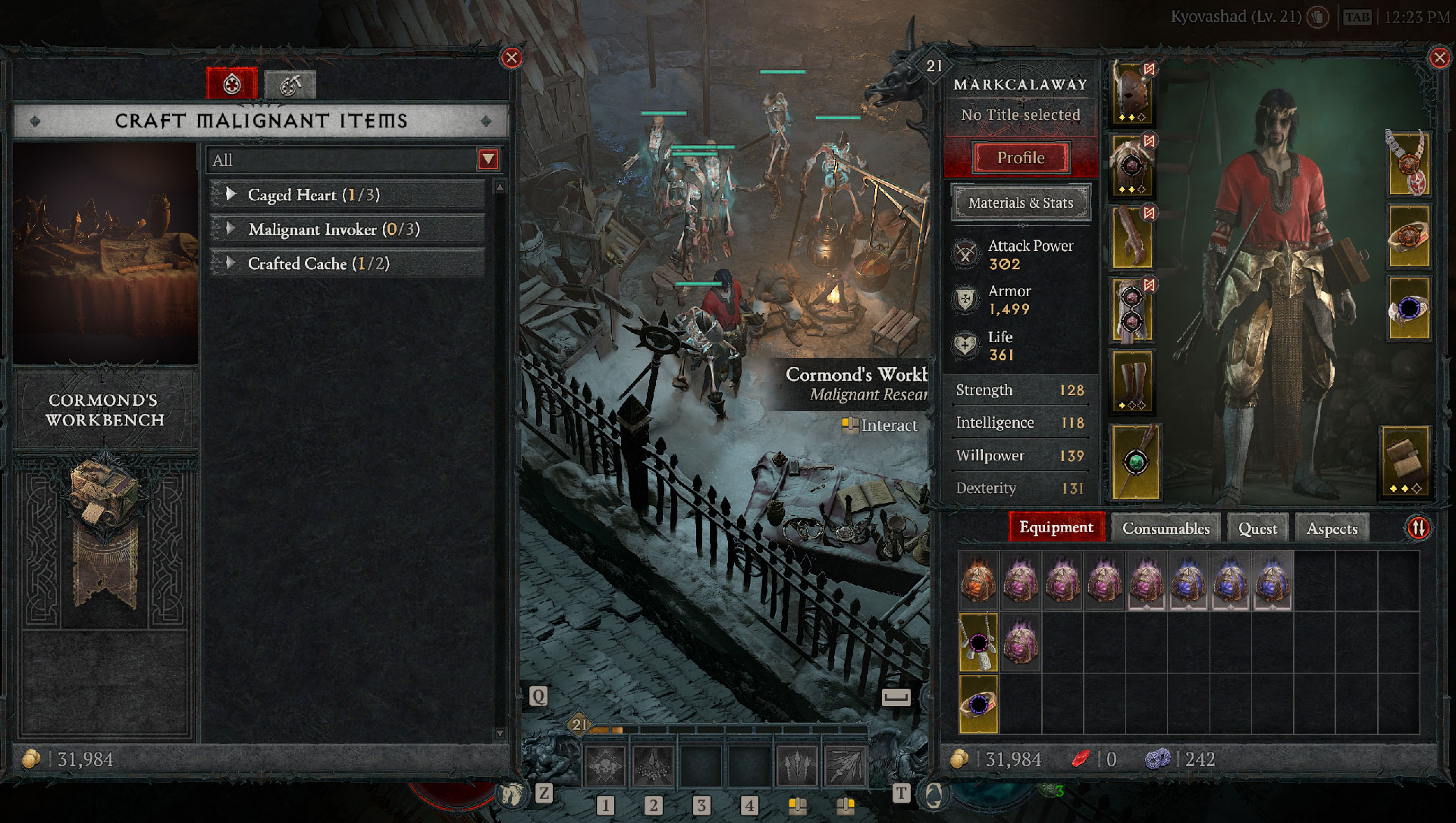Viewport: 1456px width, 823px height.
Task: Switch to the second workbench tab
Action: click(x=290, y=84)
